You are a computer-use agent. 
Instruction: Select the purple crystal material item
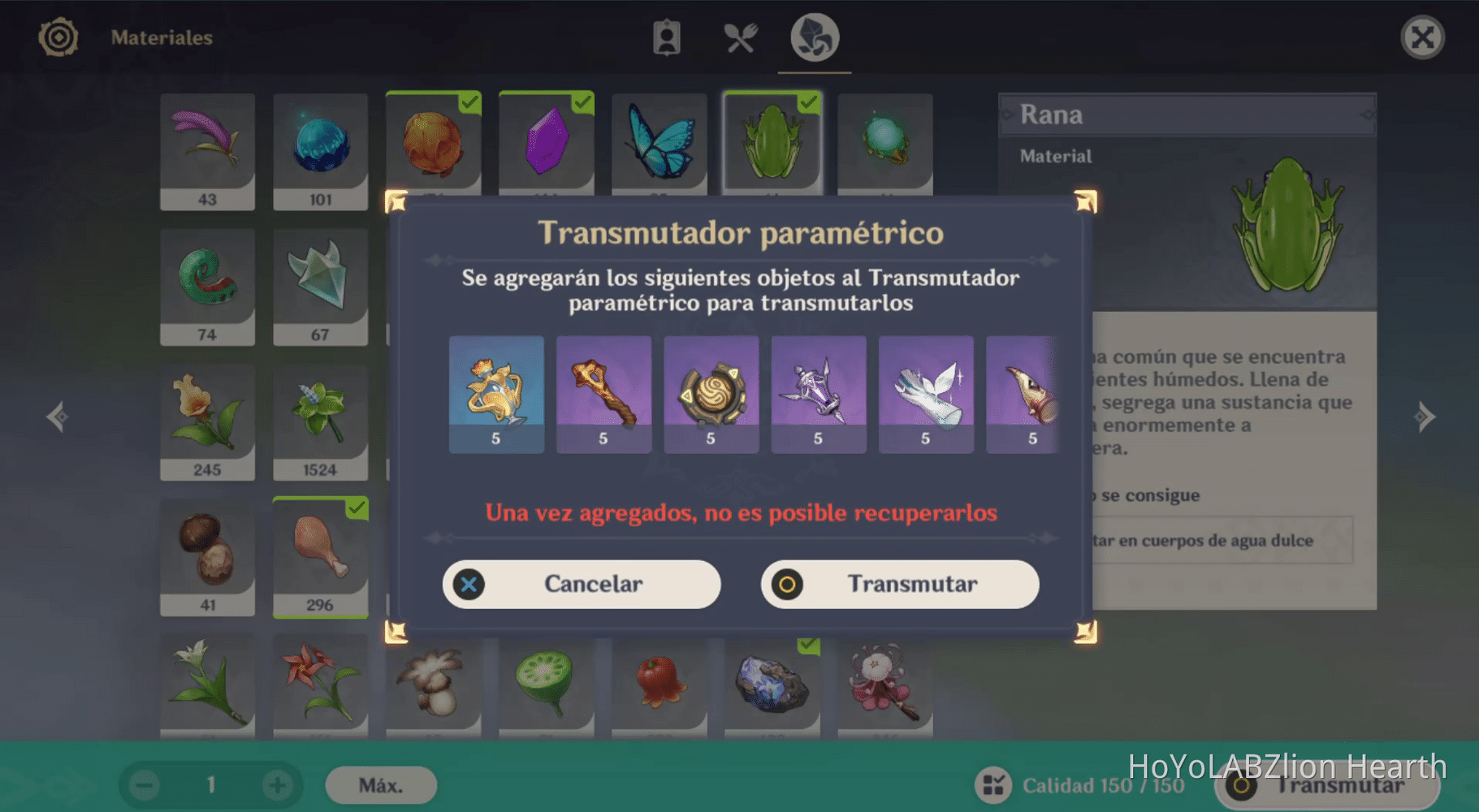pos(546,142)
